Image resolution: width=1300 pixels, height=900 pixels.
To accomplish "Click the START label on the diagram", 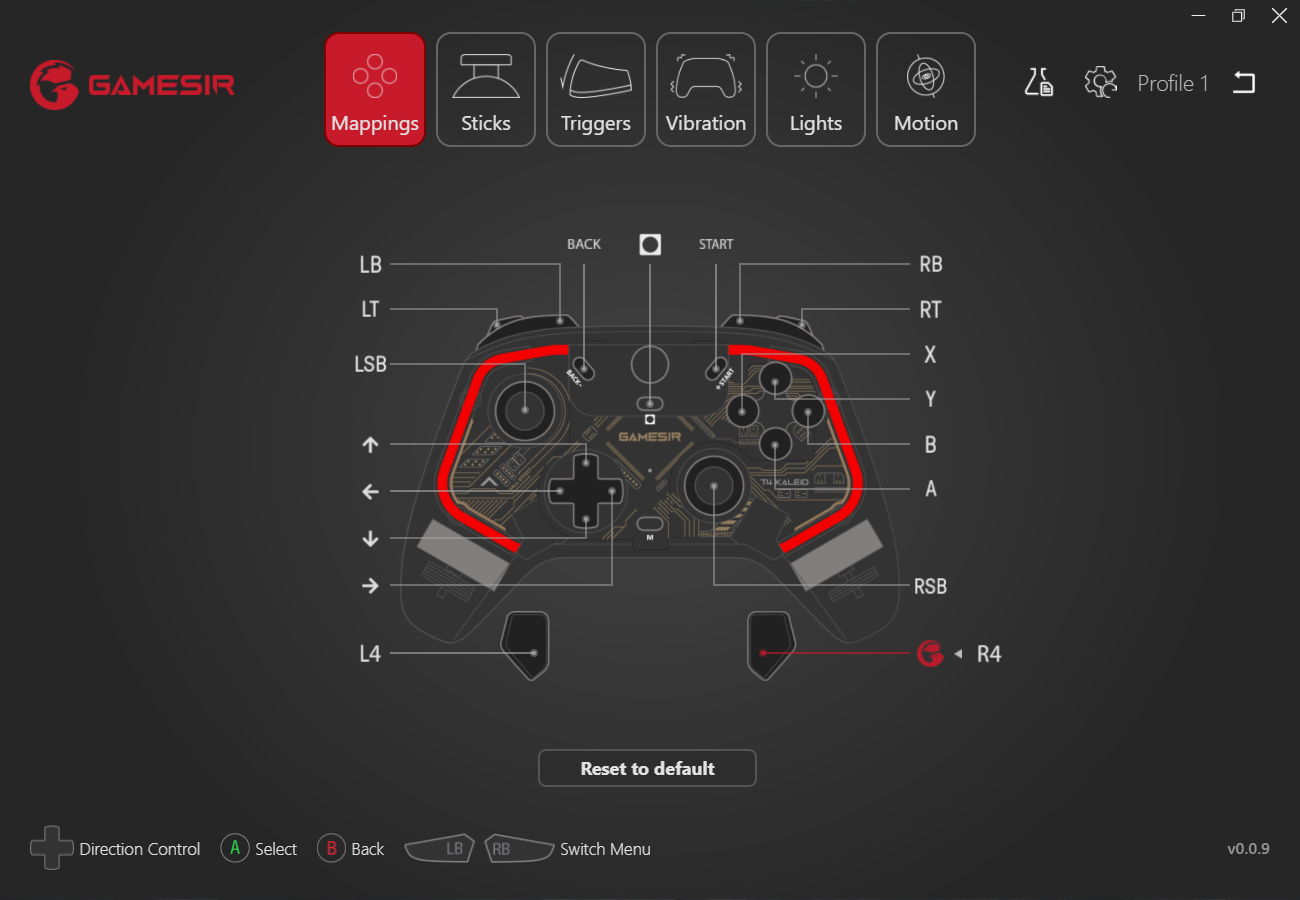I will coord(716,243).
